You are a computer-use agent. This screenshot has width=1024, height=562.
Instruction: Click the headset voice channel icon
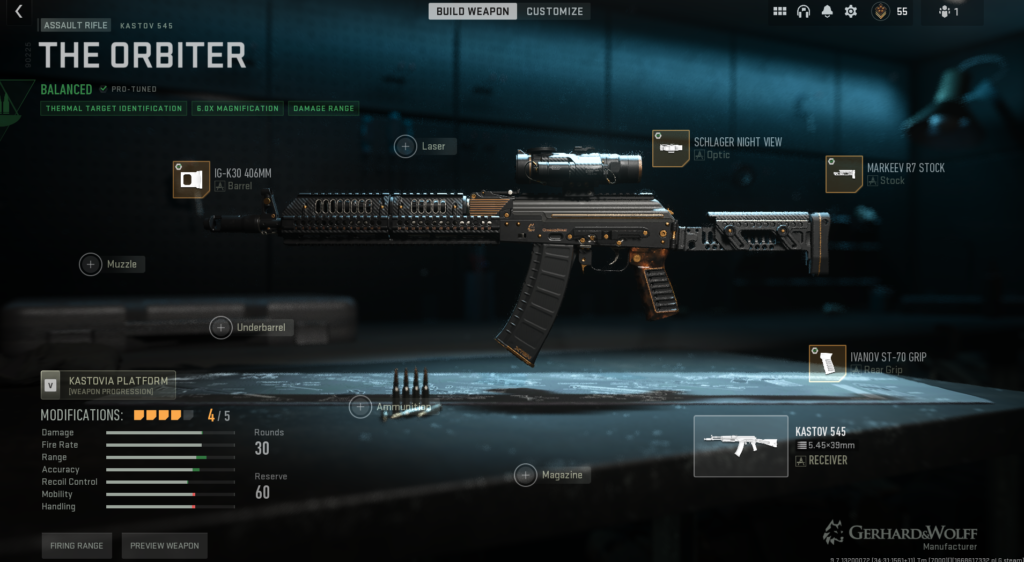803,12
